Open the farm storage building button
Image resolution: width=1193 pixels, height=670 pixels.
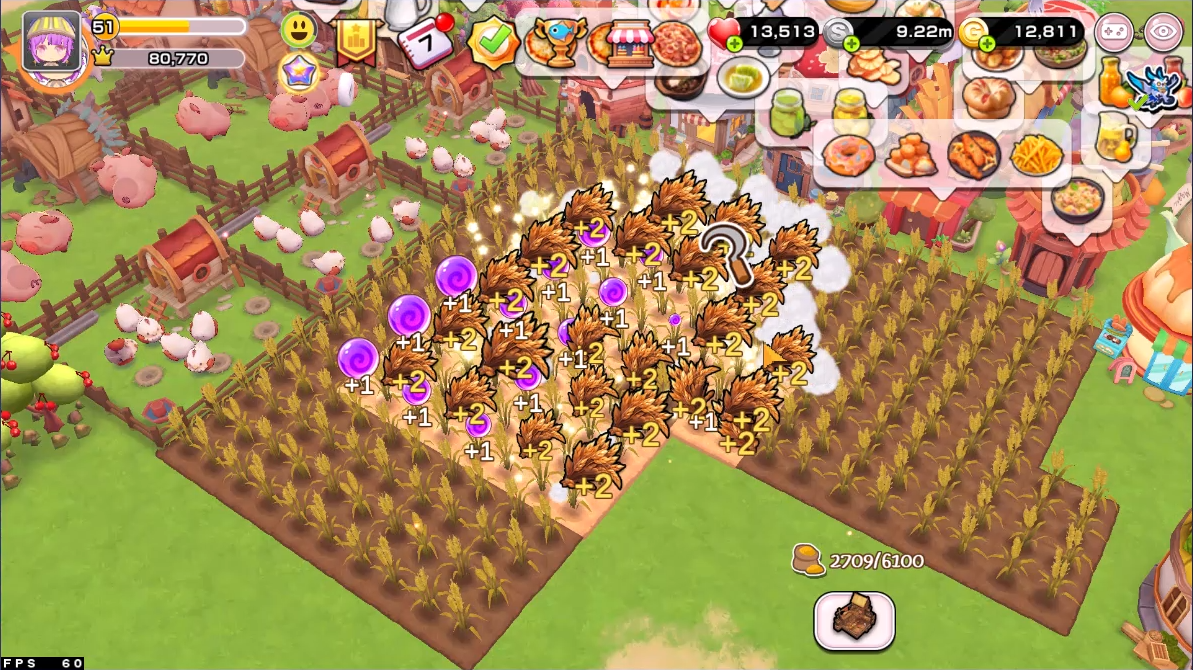coord(853,620)
